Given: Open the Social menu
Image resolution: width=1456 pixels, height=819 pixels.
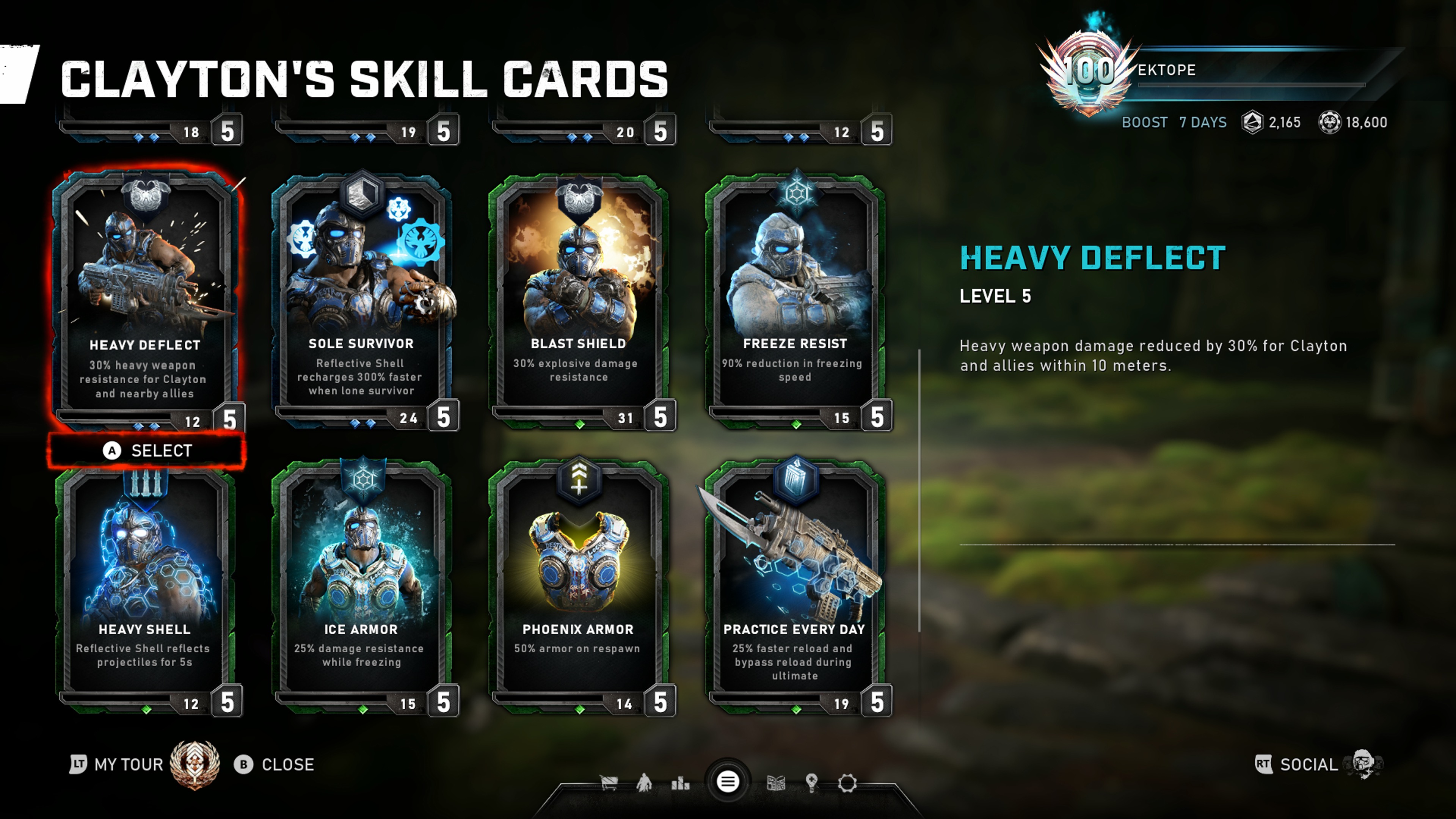Looking at the screenshot, I should click(x=1309, y=765).
